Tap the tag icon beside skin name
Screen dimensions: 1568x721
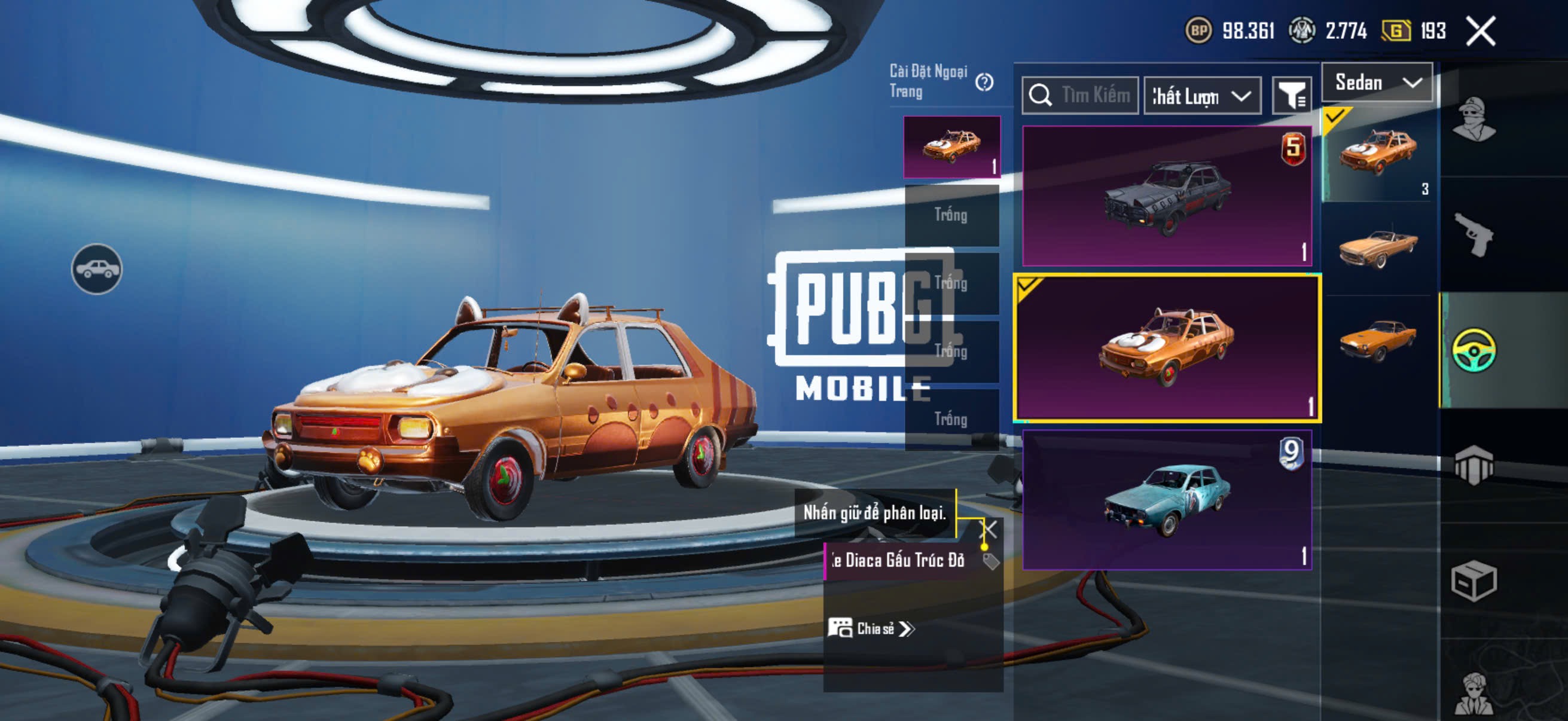tap(990, 561)
